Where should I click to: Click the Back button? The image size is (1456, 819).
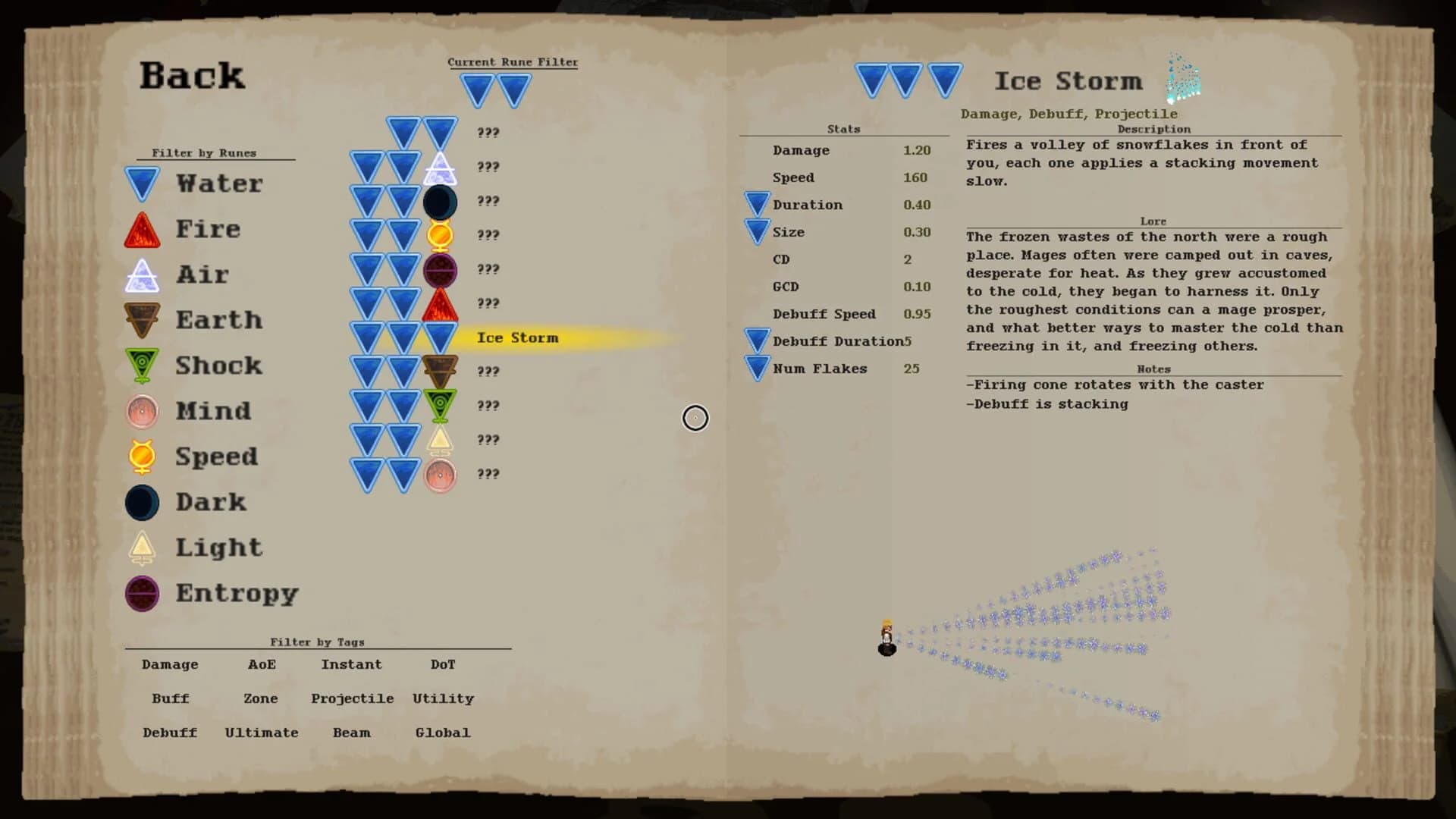pyautogui.click(x=192, y=75)
